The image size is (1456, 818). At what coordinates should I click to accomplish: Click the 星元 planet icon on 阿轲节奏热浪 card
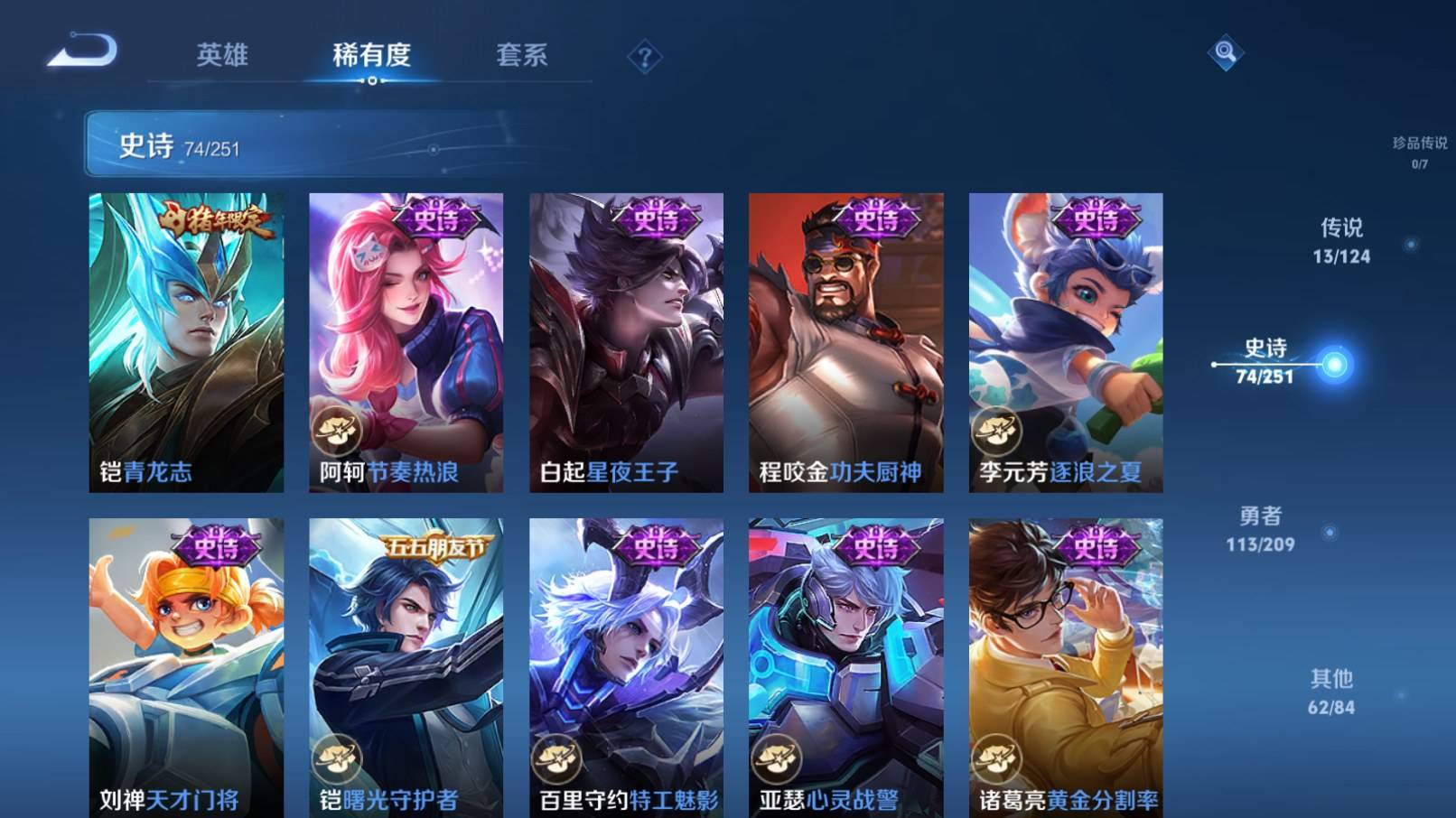[x=337, y=428]
